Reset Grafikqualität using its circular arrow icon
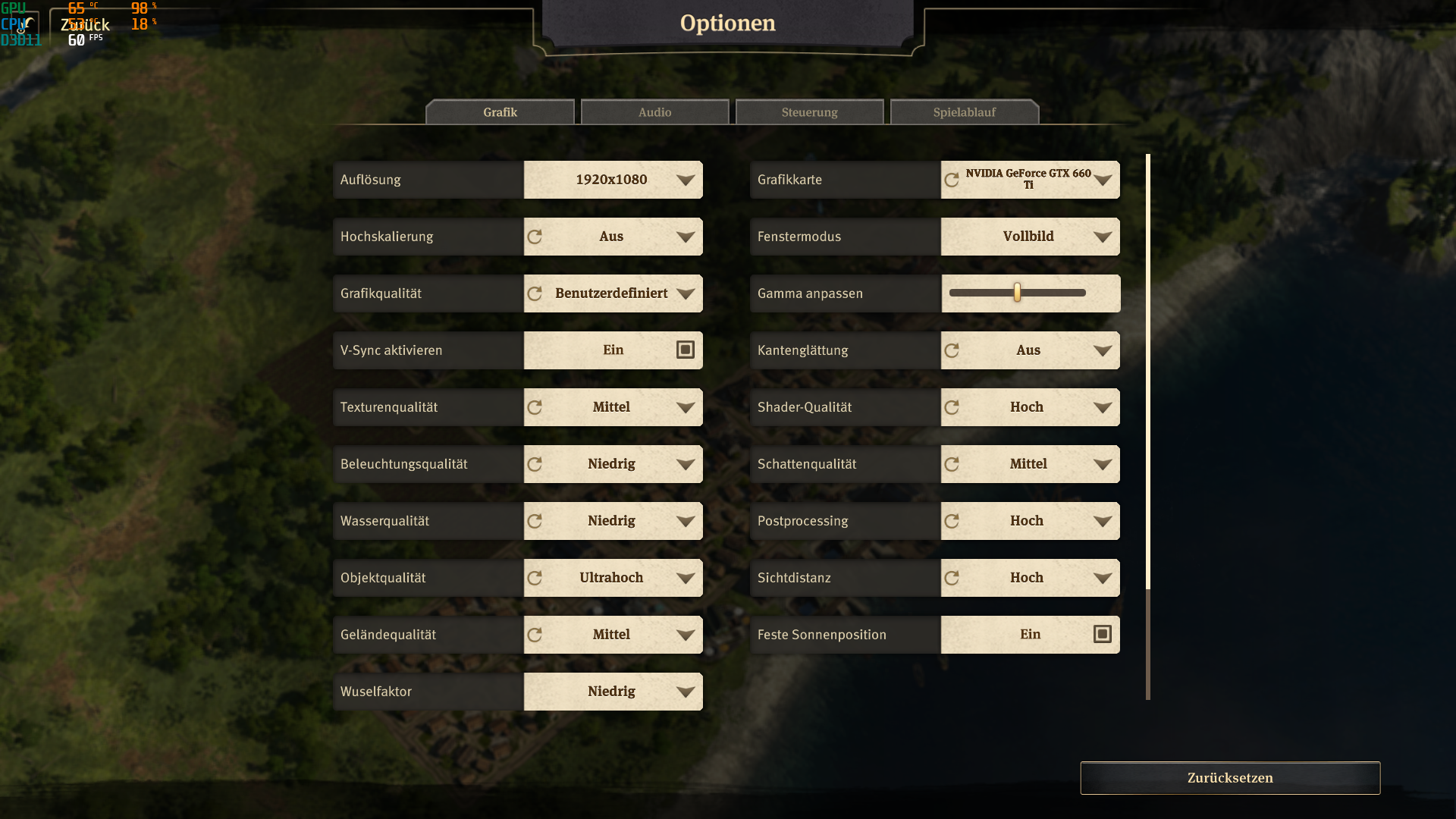The image size is (1456, 819). [535, 293]
